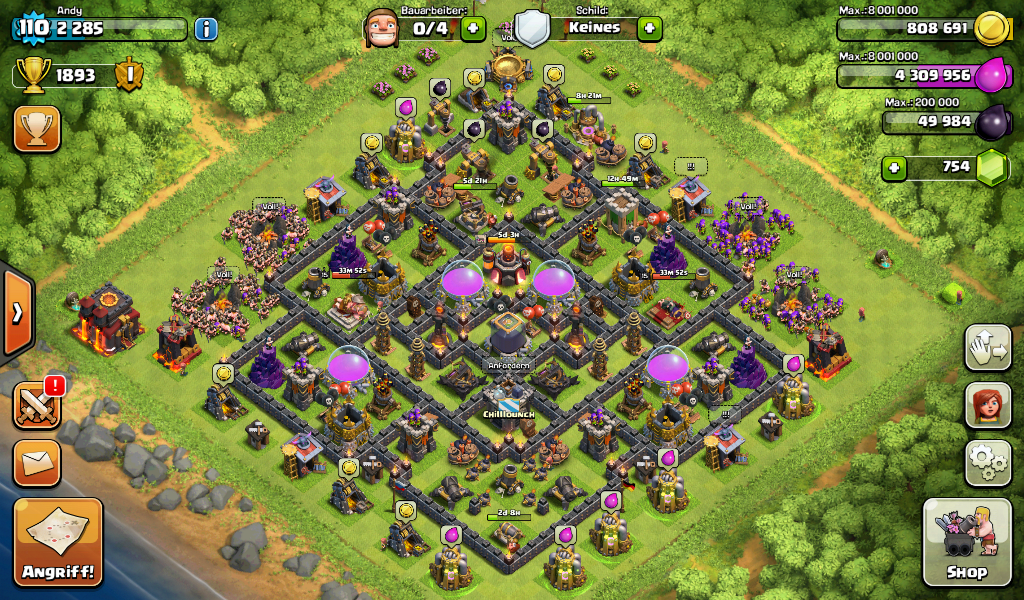Add a shield with the plus button
Screen dimensions: 1024x600
[650, 28]
